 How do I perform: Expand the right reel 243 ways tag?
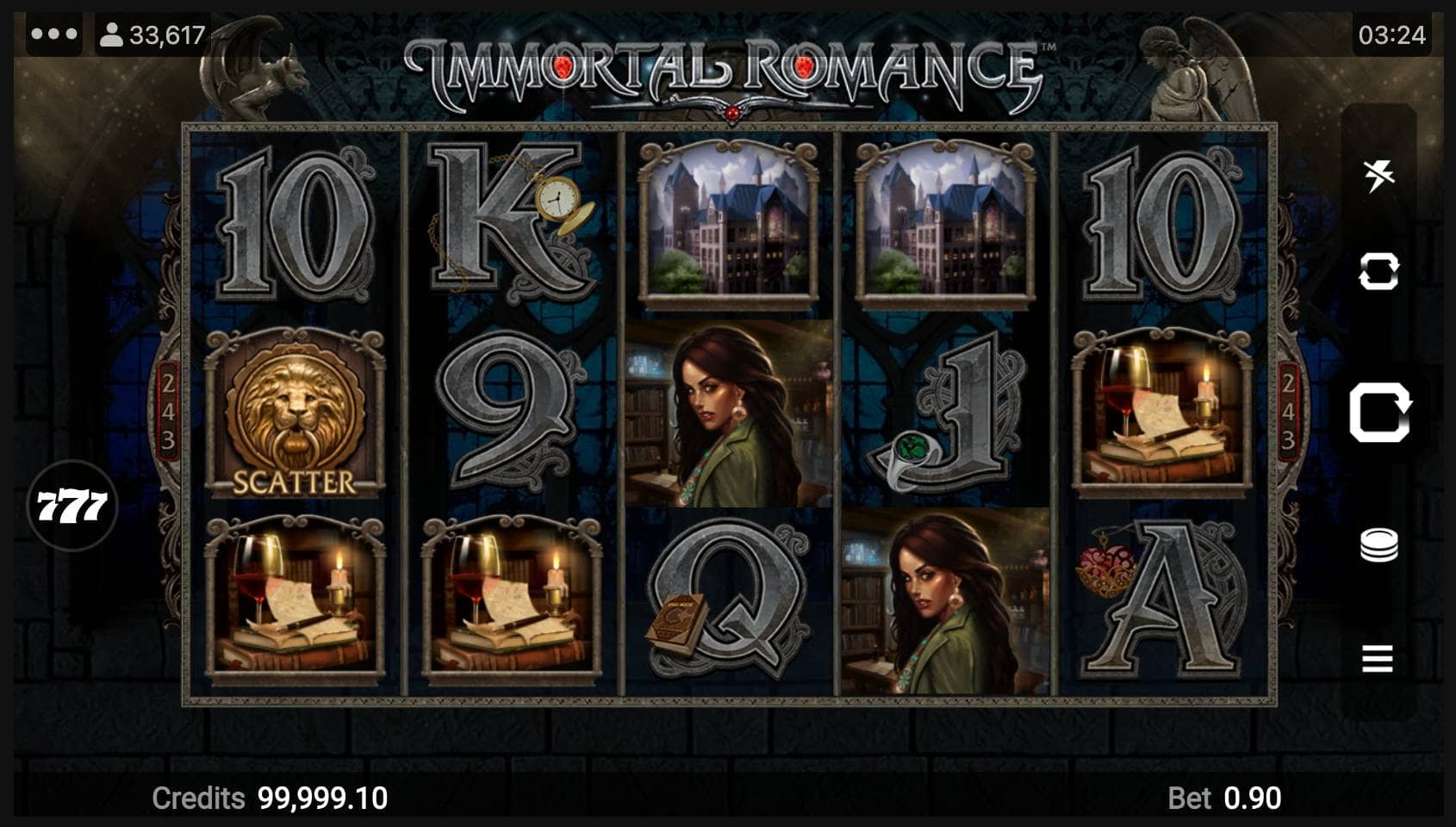click(x=1289, y=413)
